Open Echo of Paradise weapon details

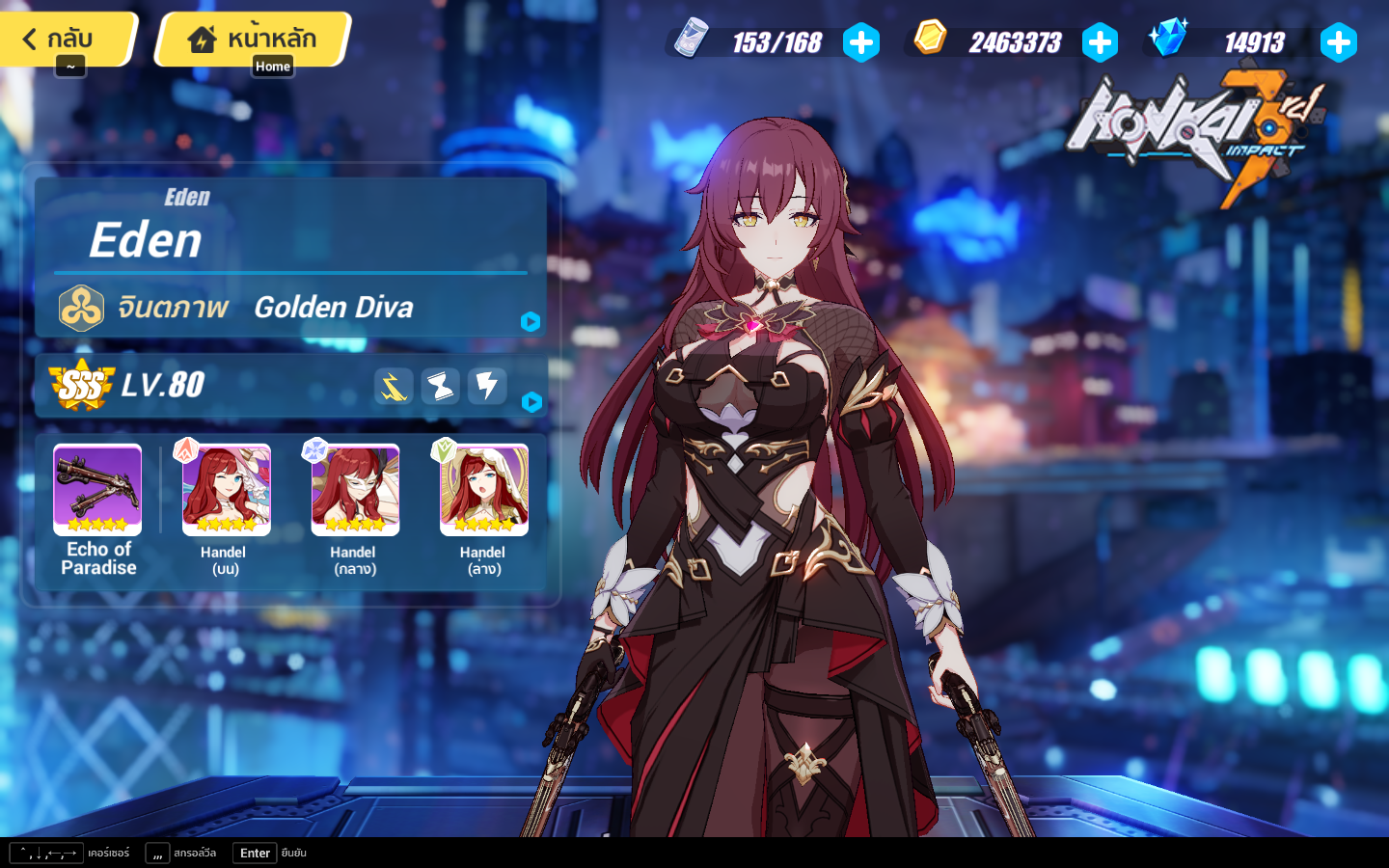[x=96, y=488]
